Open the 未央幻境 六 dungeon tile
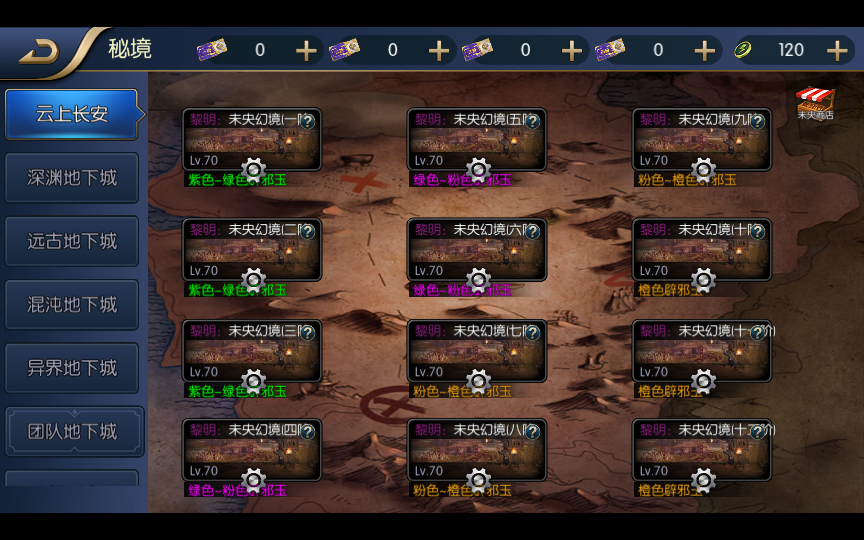 coord(476,251)
